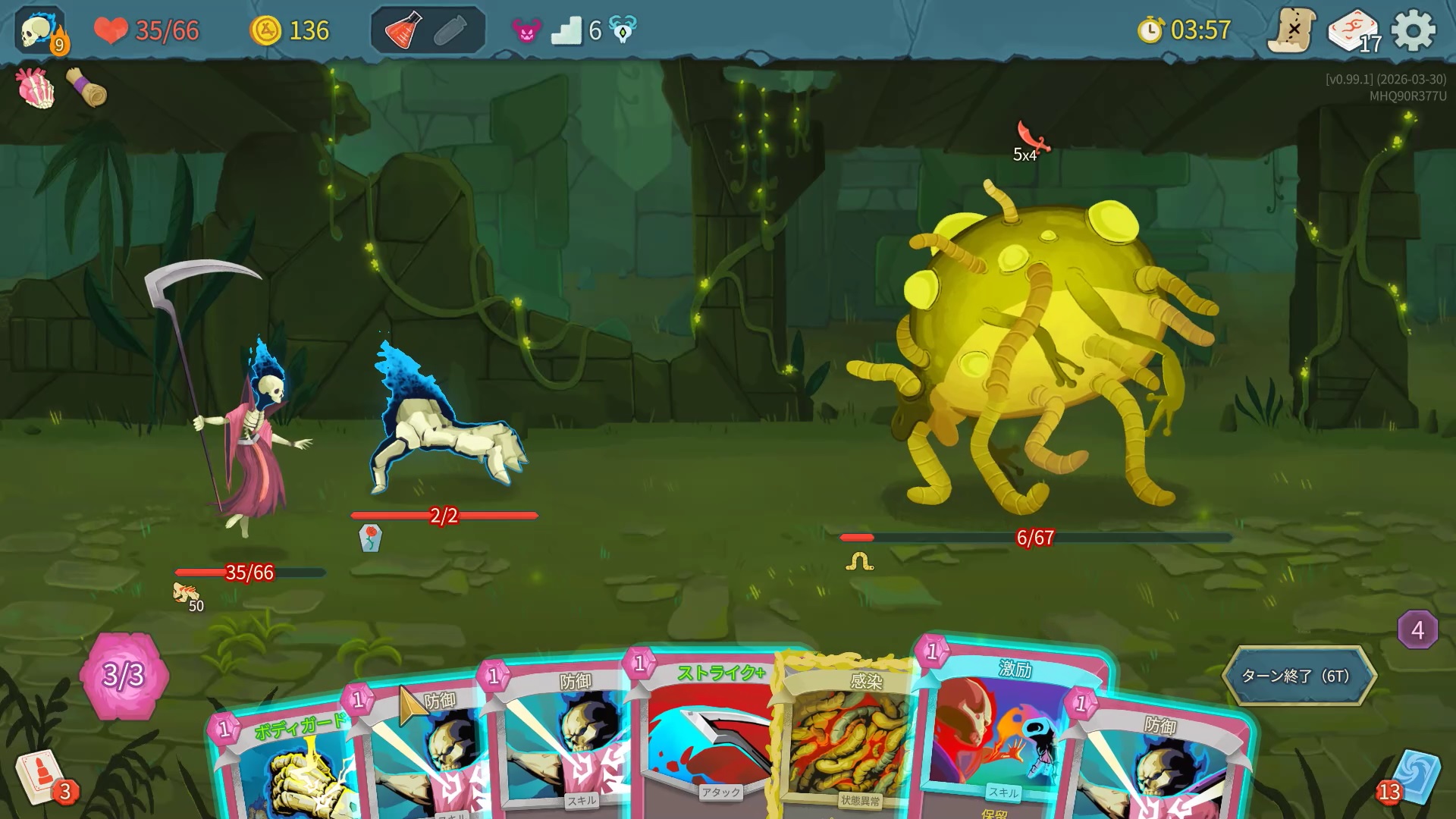Image resolution: width=1456 pixels, height=819 pixels.
Task: Inspect the boss skull icon in top bar
Action: click(x=623, y=31)
